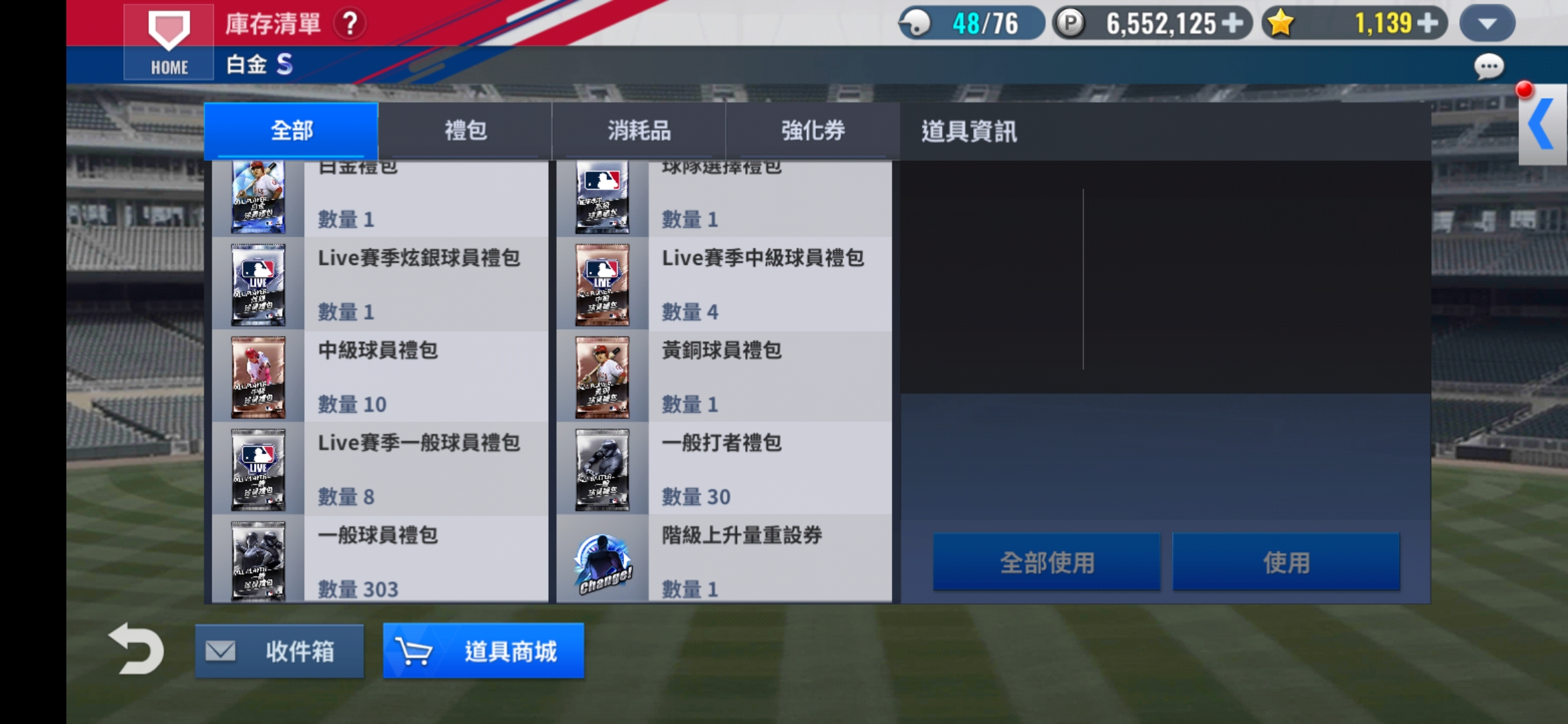Switch to the 消耗品 tab
Viewport: 1568px width, 724px height.
(638, 130)
